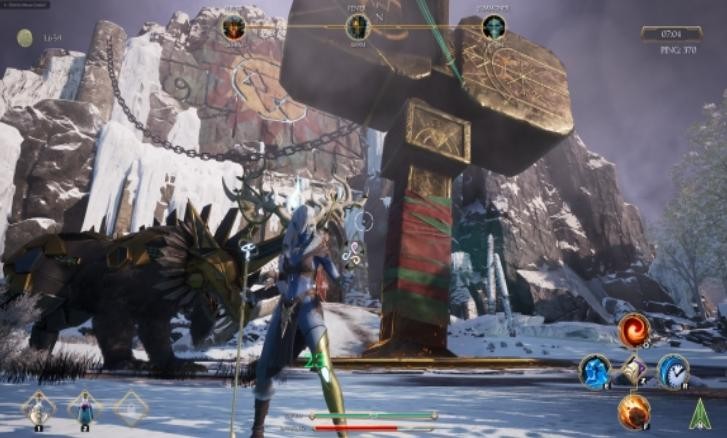The image size is (727, 438).
Task: Cast the flaming meteor ability
Action: [634, 411]
